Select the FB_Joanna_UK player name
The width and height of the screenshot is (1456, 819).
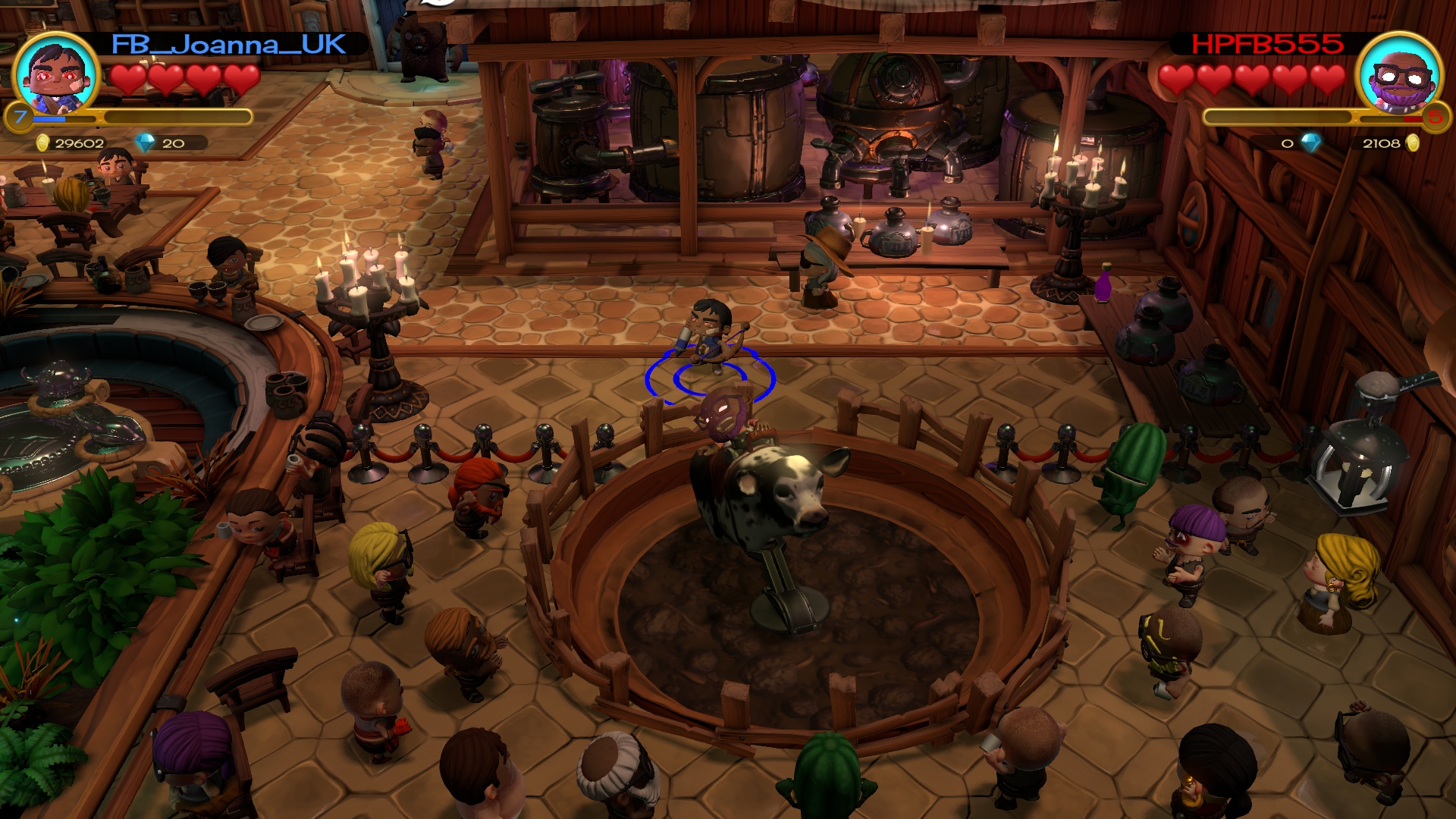pos(229,45)
